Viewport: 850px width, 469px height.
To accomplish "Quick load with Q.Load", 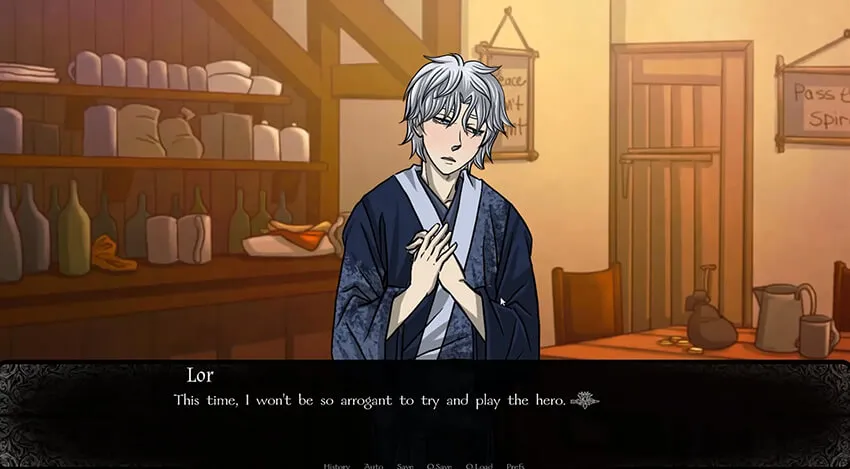I will (479, 465).
